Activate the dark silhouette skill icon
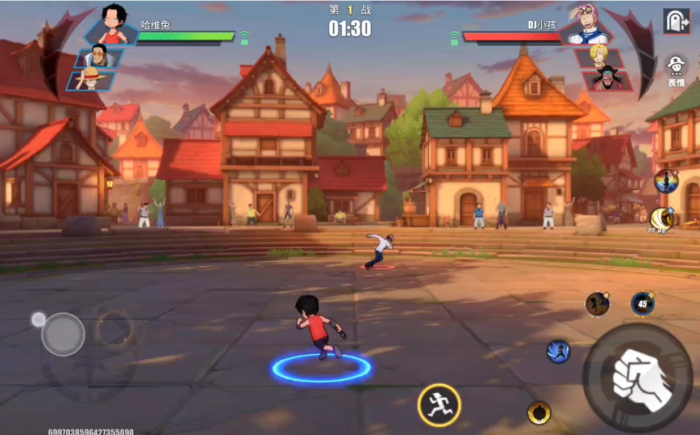 (x=598, y=303)
